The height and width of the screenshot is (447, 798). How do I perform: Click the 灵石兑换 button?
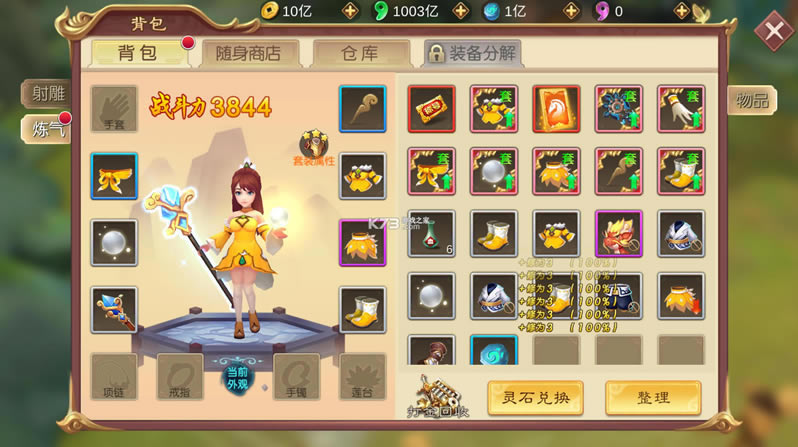tap(535, 397)
